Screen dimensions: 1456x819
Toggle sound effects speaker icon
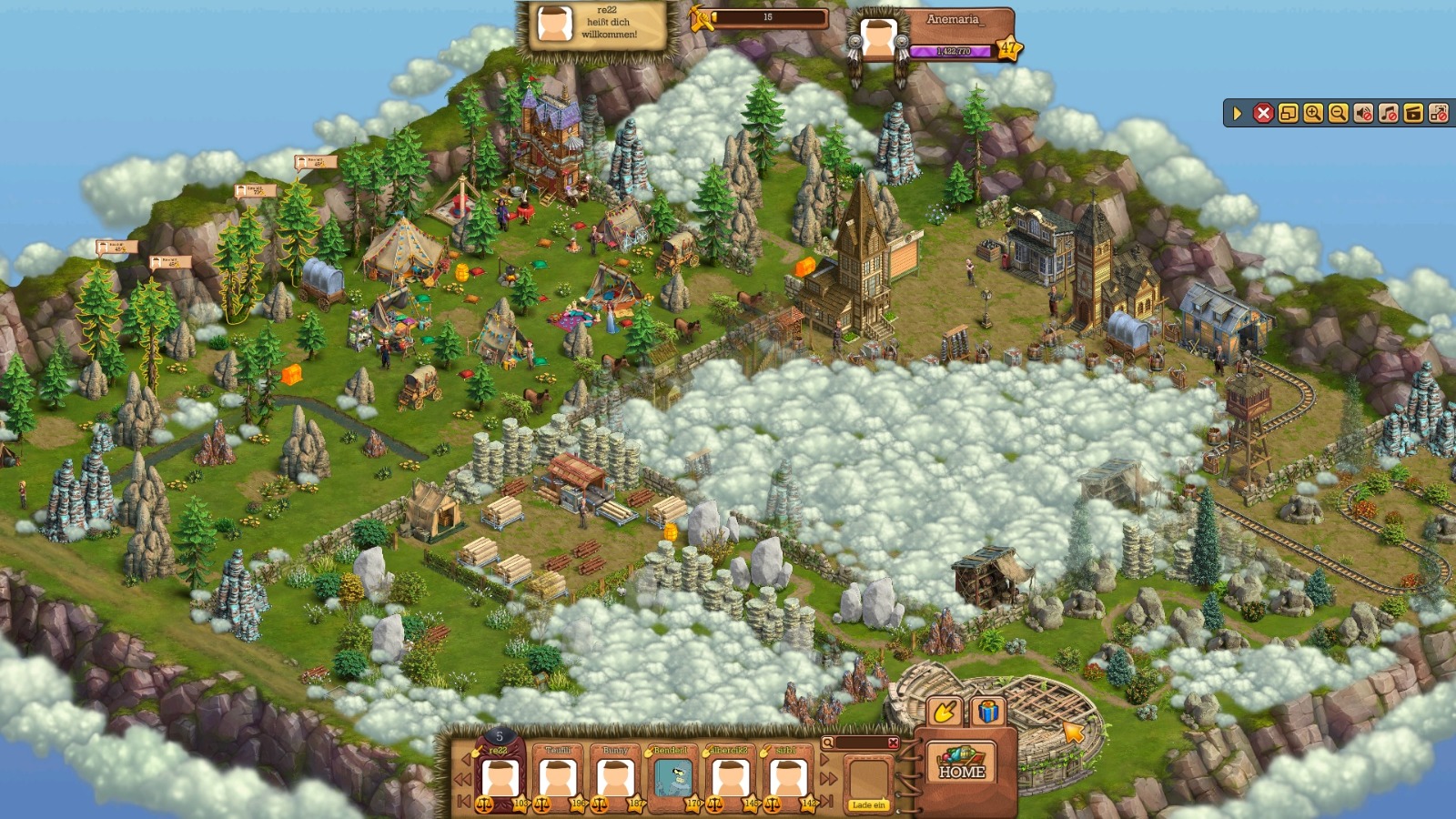pyautogui.click(x=1363, y=113)
